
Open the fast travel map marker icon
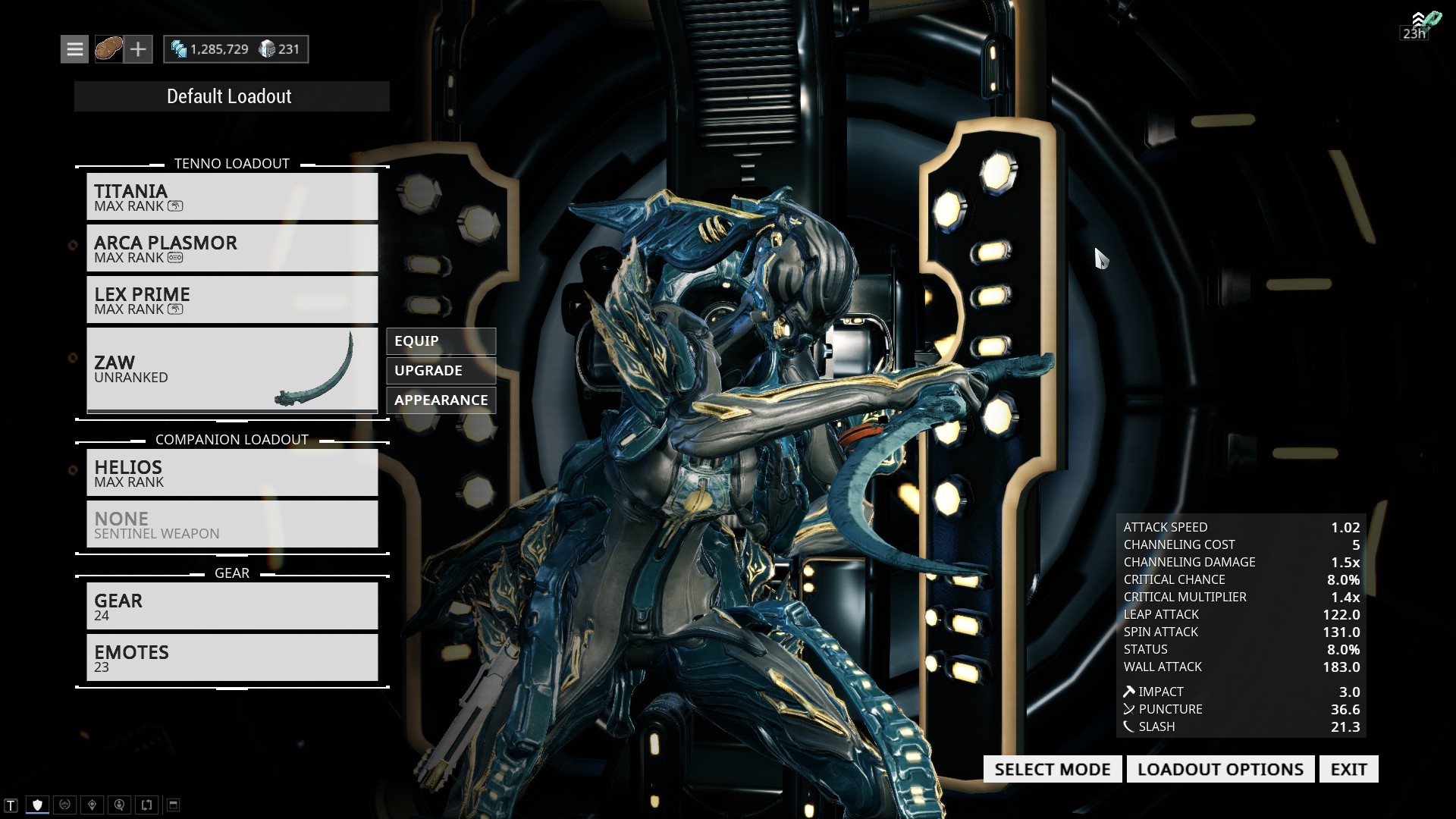pyautogui.click(x=91, y=805)
